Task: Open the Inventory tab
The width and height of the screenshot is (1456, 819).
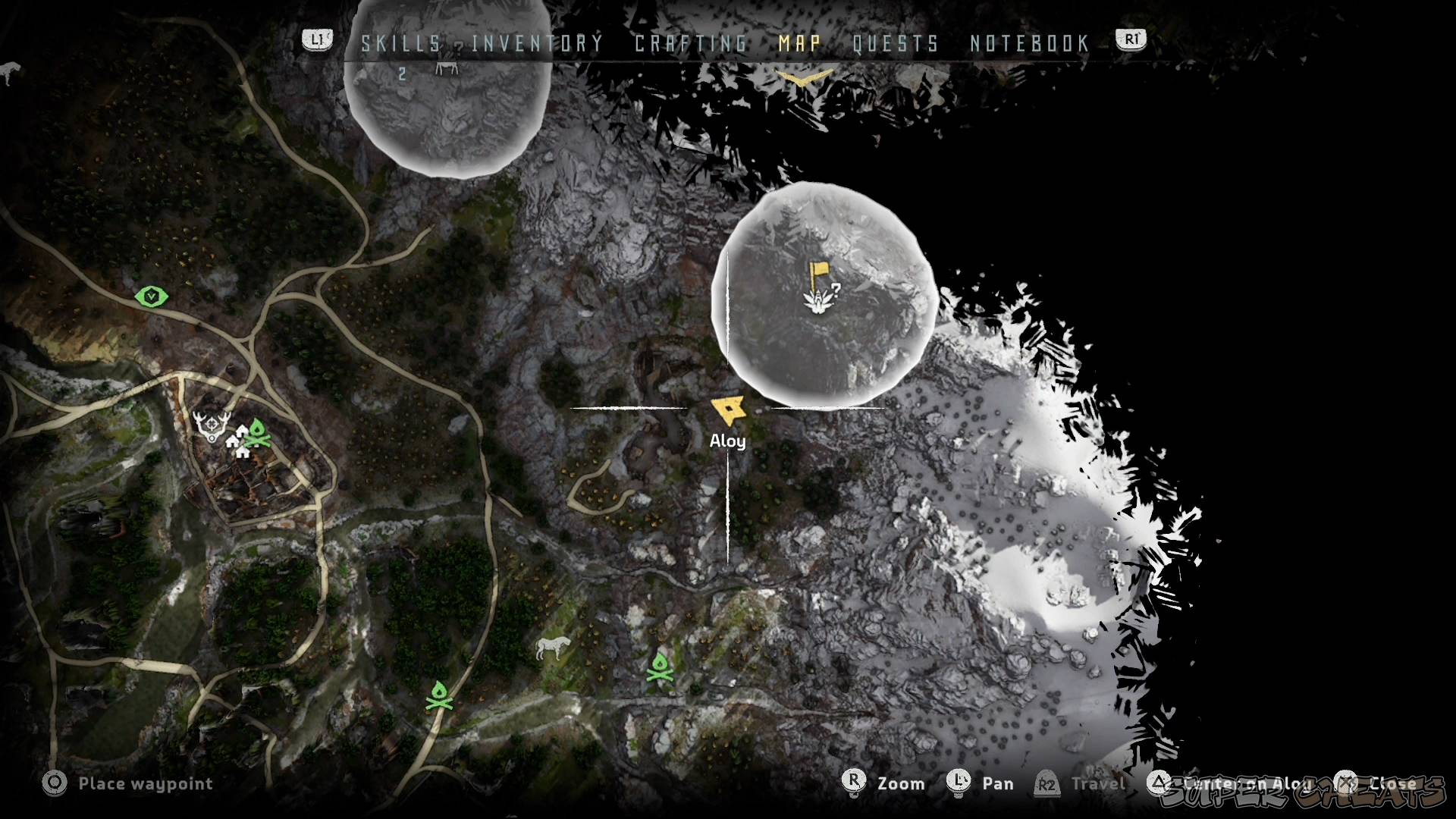Action: 537,44
